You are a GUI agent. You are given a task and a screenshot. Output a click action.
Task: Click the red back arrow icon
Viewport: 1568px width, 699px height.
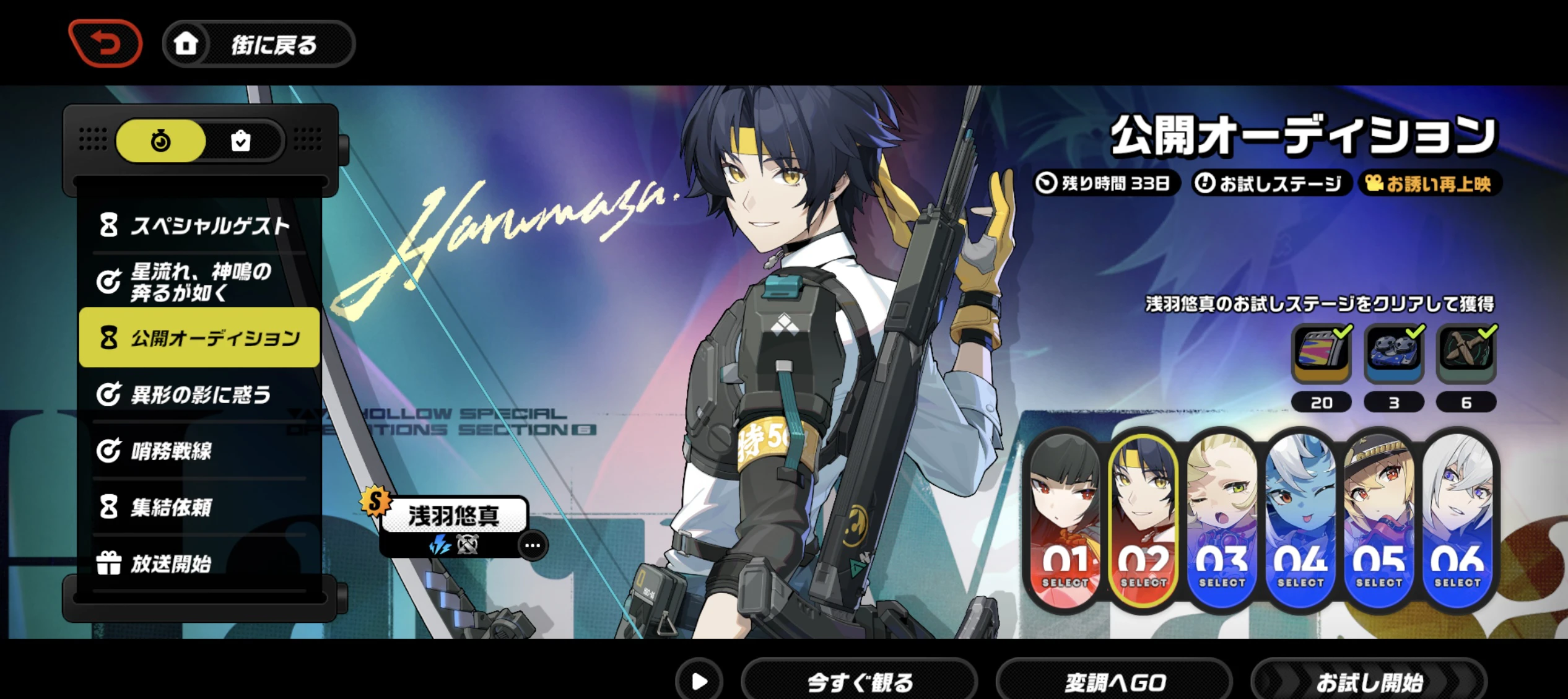point(105,42)
